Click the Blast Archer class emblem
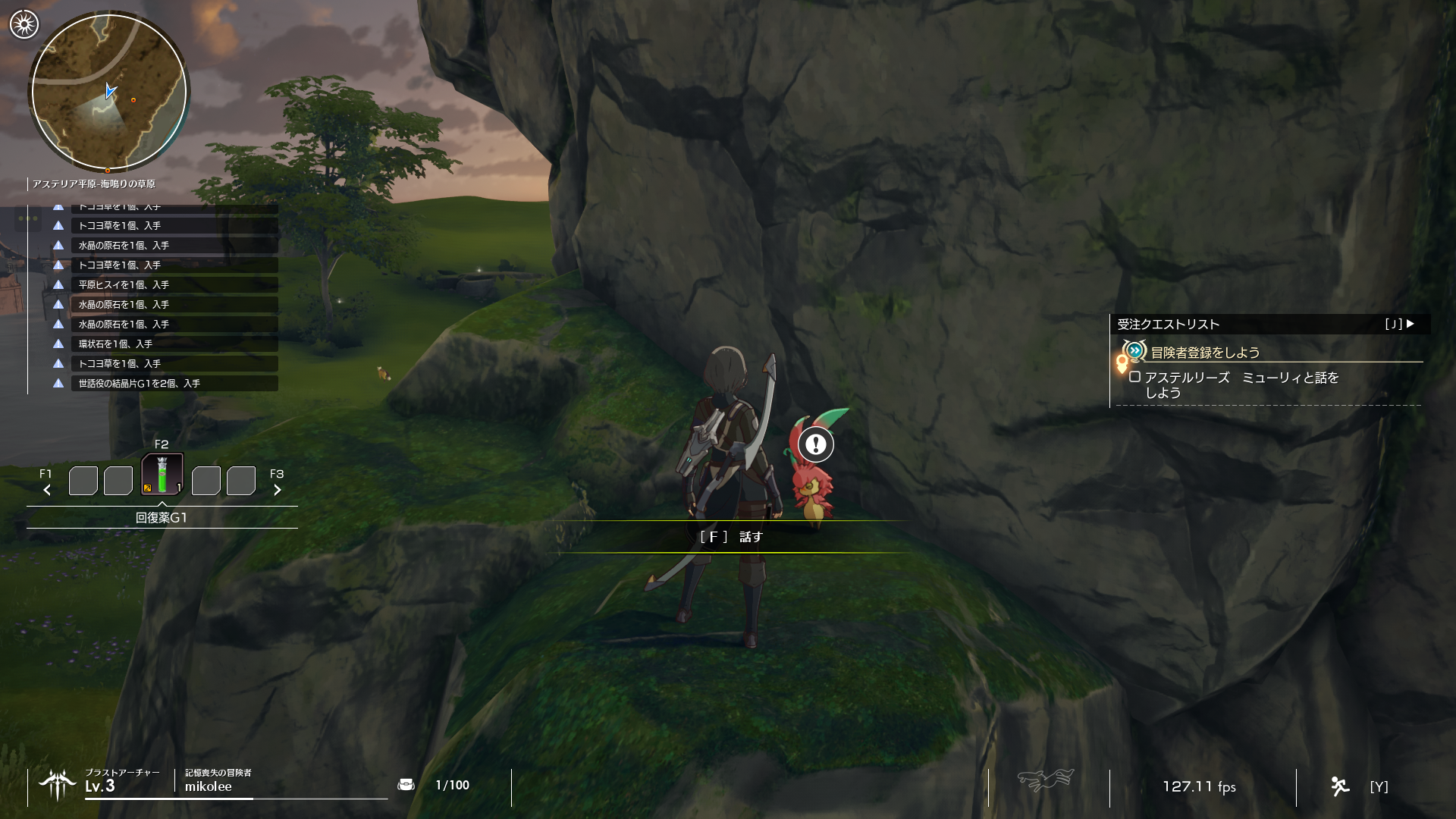1456x819 pixels. (x=58, y=785)
